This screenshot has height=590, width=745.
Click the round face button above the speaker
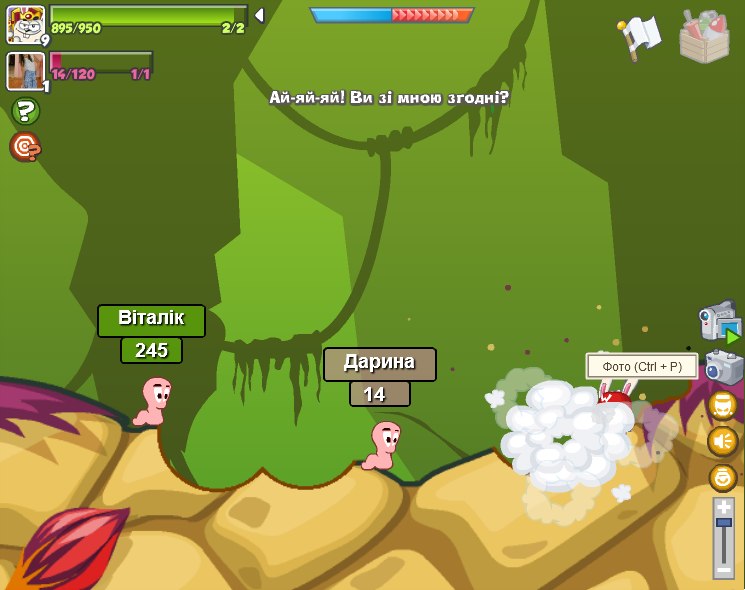722,405
